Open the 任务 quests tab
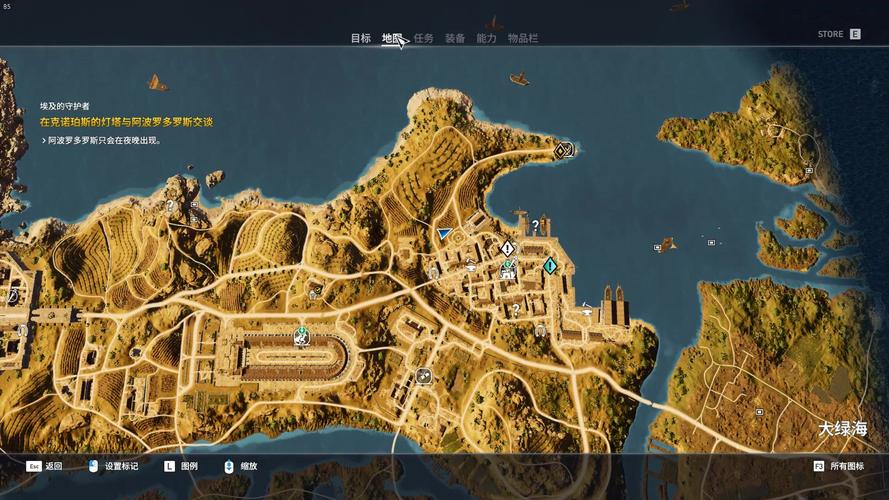 click(423, 38)
